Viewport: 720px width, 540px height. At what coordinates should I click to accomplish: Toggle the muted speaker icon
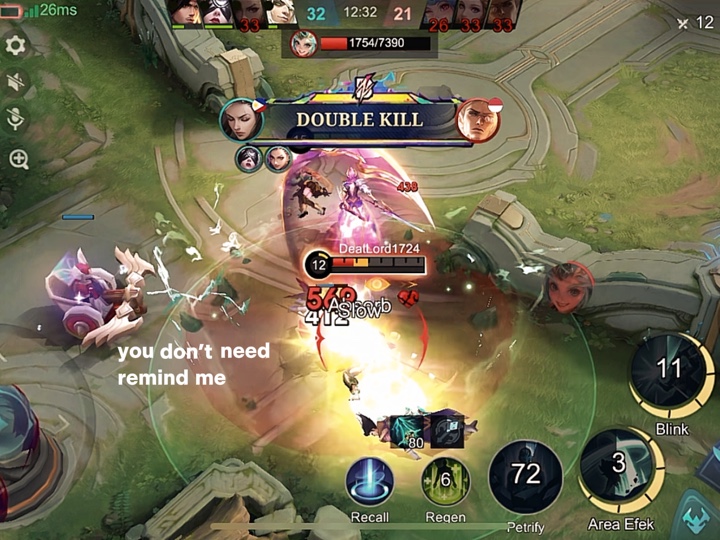coord(16,83)
